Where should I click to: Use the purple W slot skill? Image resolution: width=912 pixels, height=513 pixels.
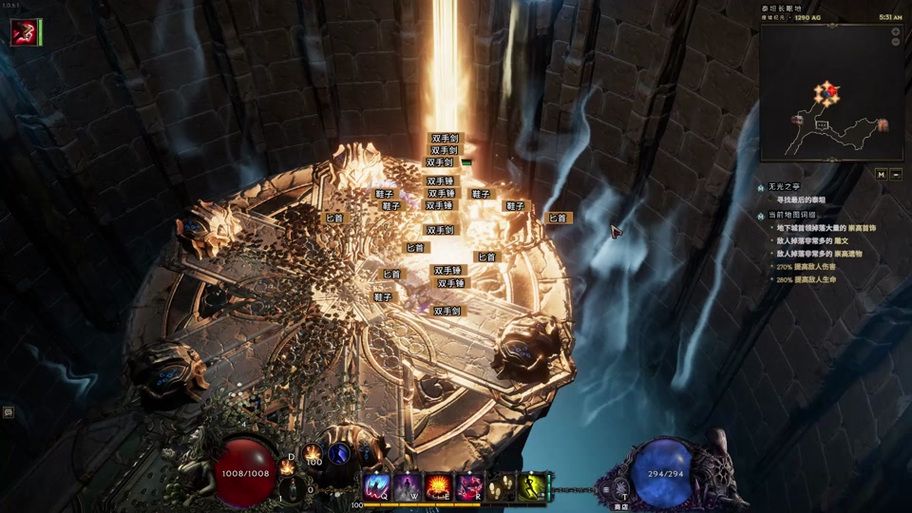tap(407, 486)
